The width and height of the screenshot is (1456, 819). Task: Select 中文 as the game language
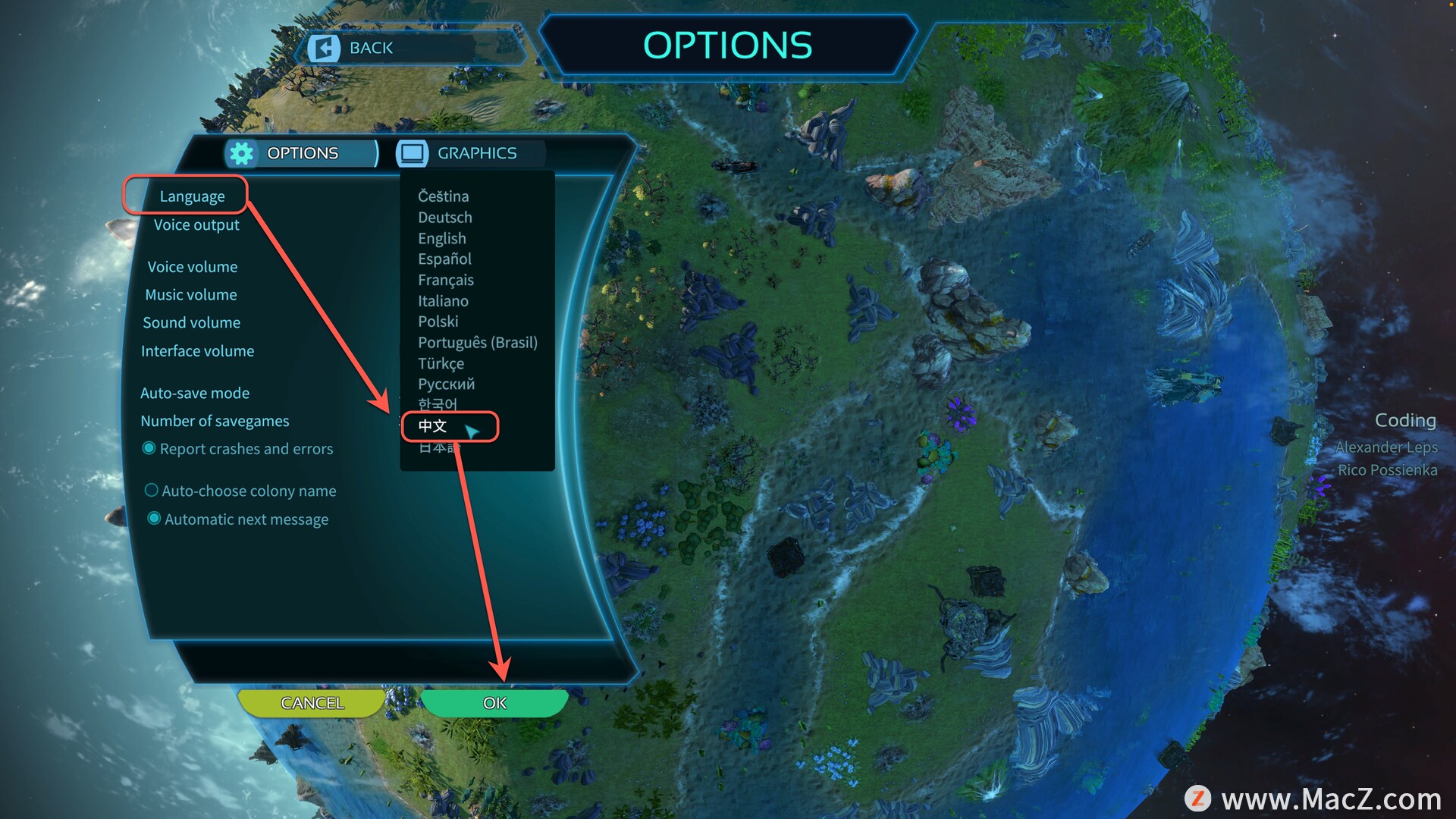[x=433, y=426]
